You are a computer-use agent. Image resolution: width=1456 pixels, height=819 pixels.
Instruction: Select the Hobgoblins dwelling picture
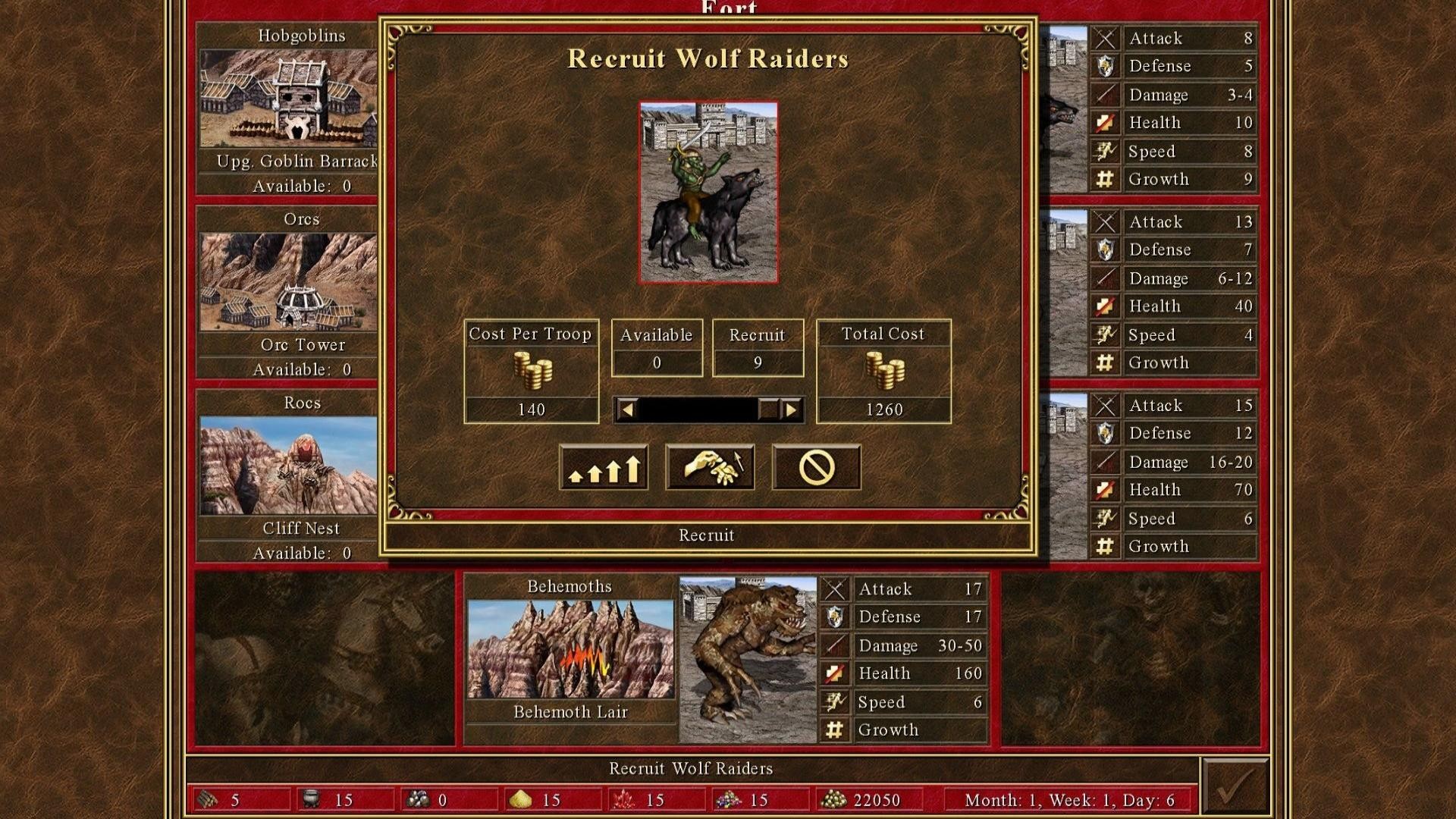288,99
